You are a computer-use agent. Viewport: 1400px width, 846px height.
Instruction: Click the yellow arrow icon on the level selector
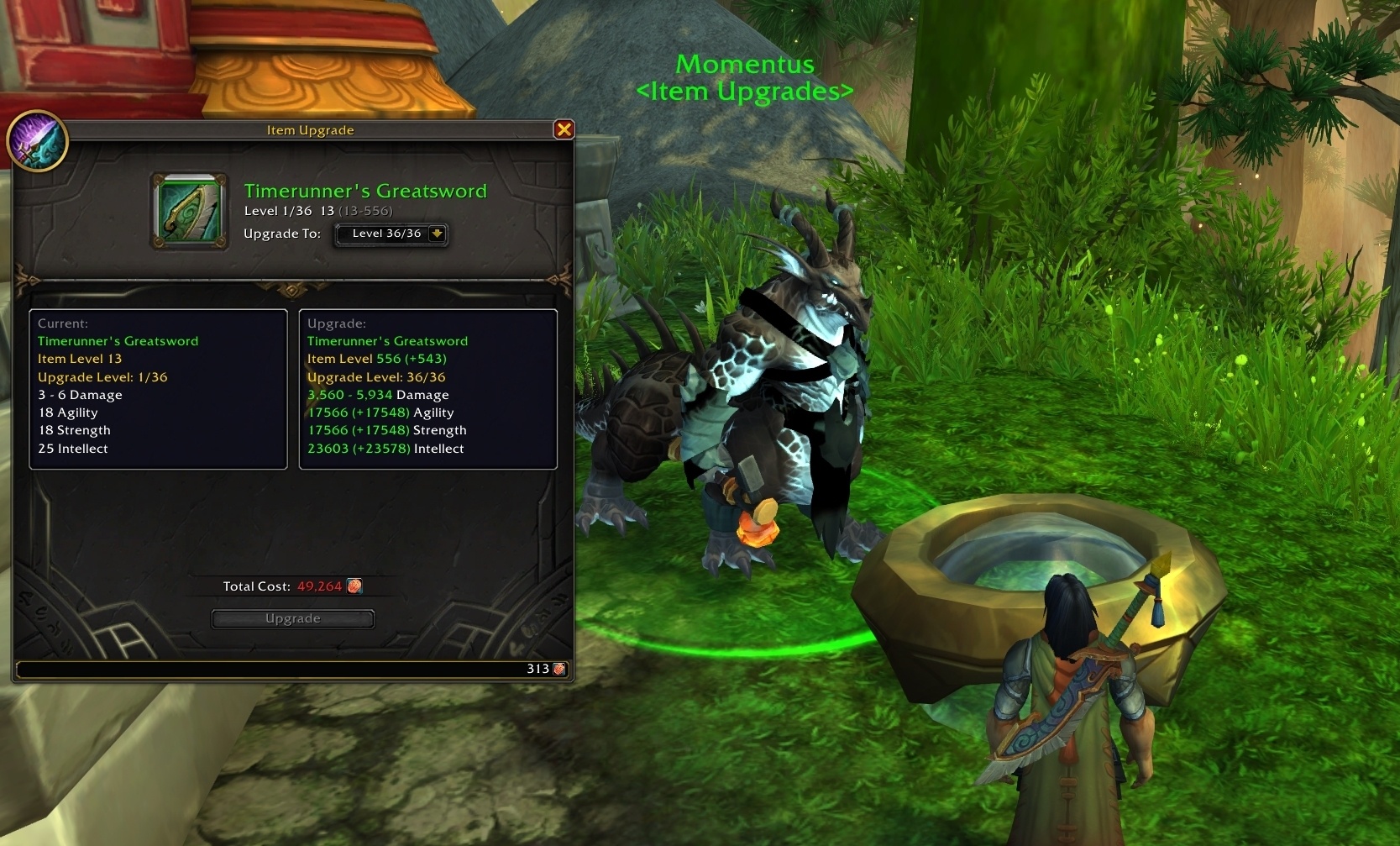[x=438, y=235]
